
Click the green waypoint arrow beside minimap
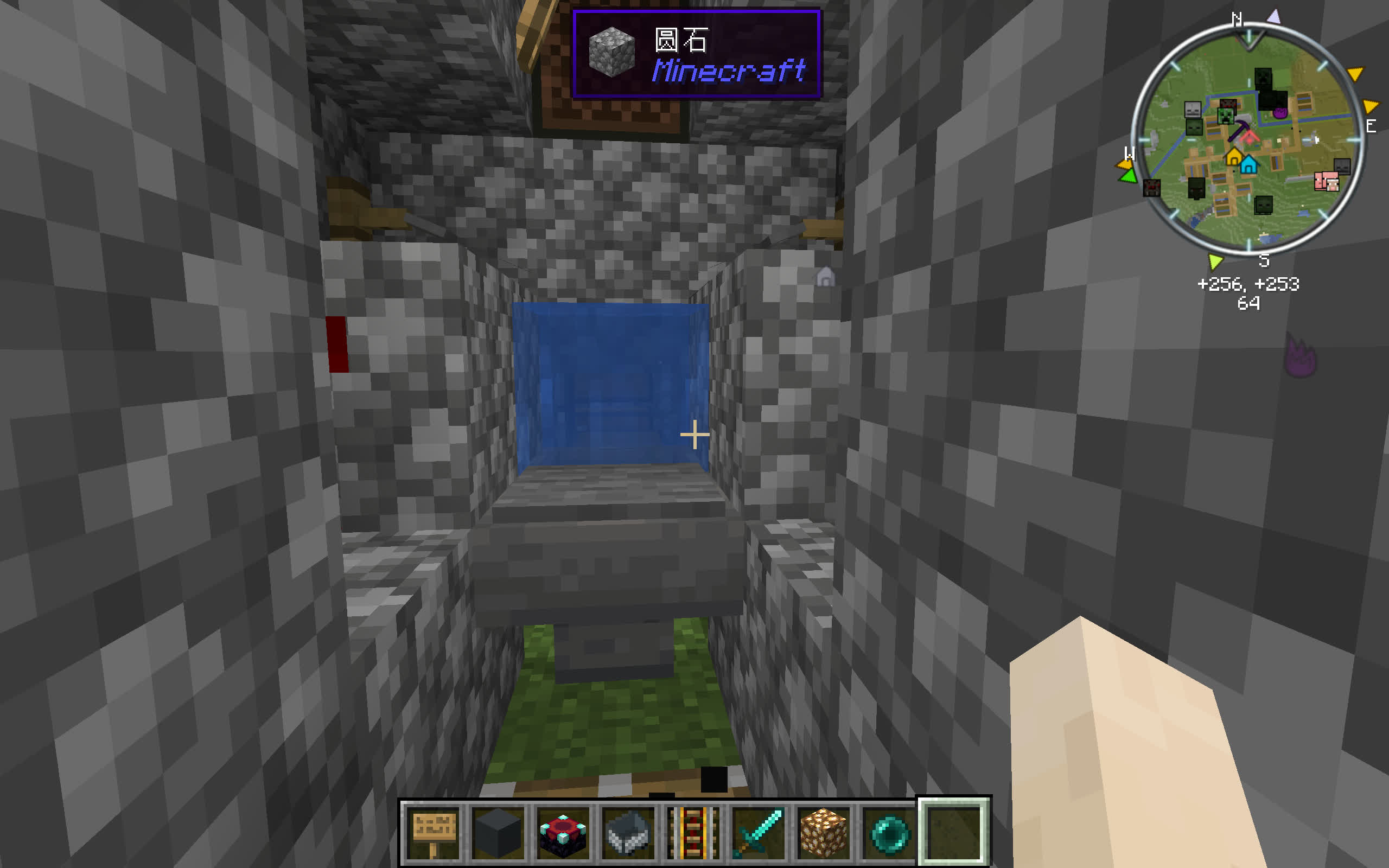point(1128,176)
